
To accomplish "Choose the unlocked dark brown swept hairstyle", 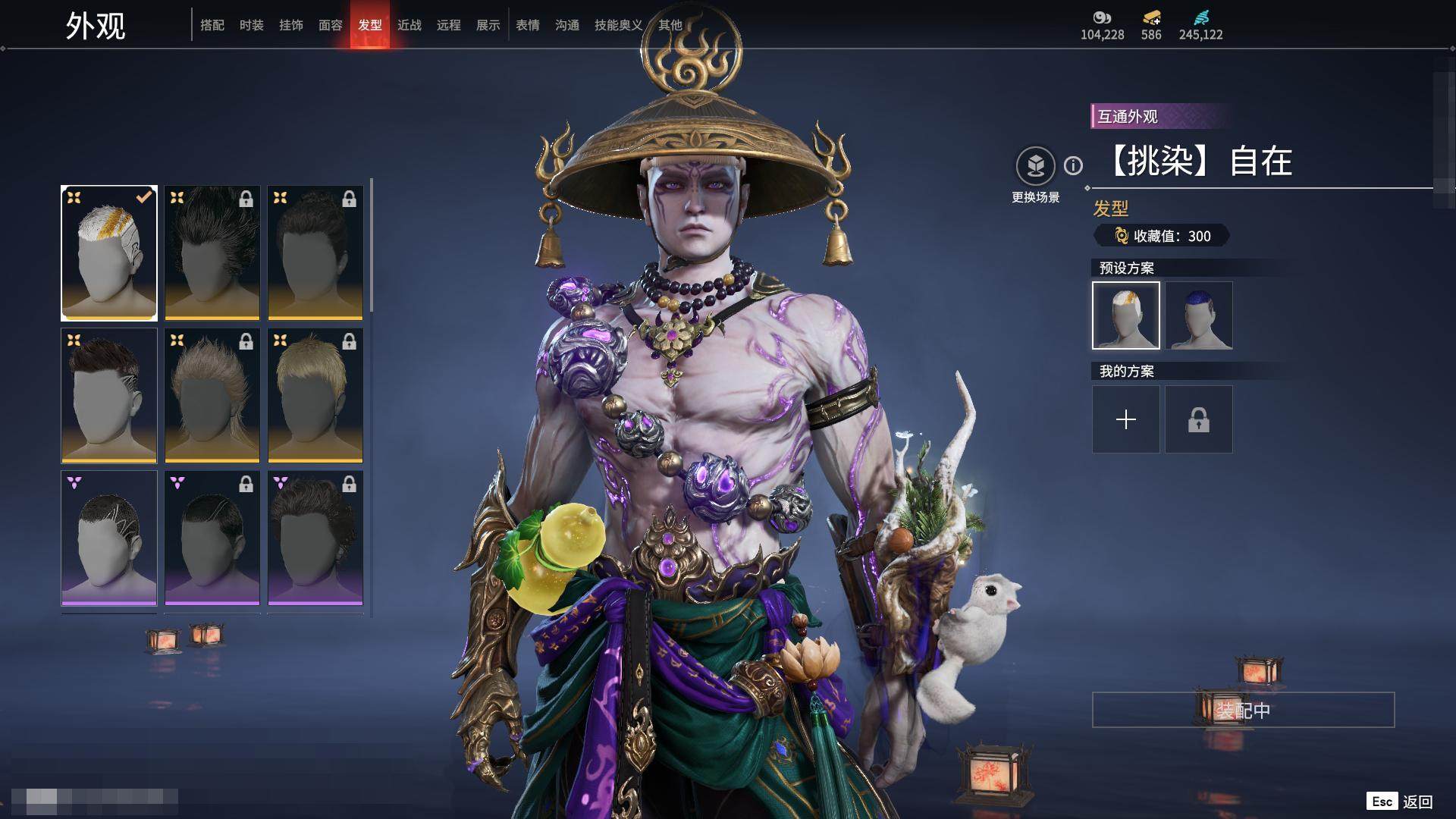I will click(x=109, y=395).
